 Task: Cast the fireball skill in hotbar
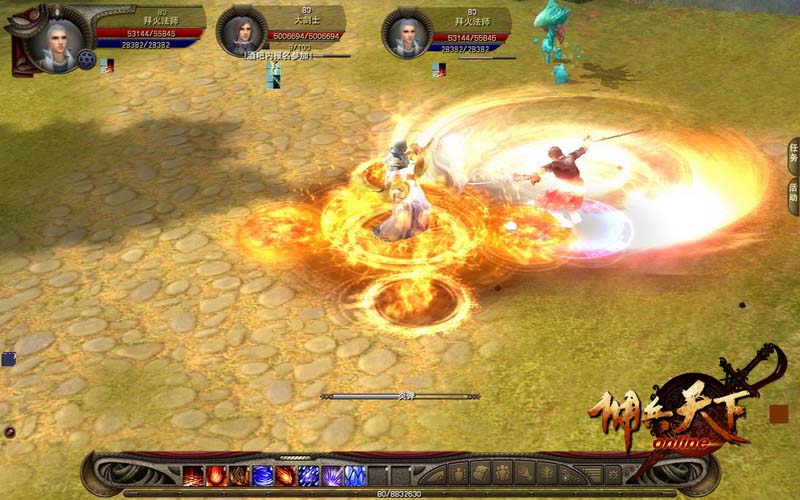(216, 475)
